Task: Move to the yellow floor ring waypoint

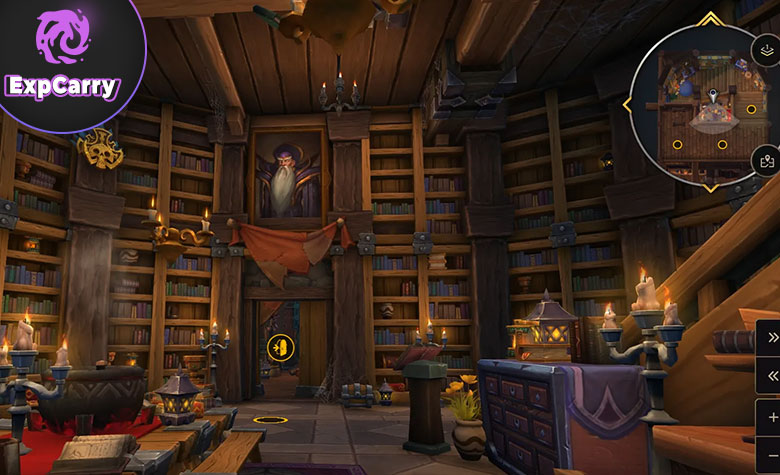Action: [x=267, y=420]
